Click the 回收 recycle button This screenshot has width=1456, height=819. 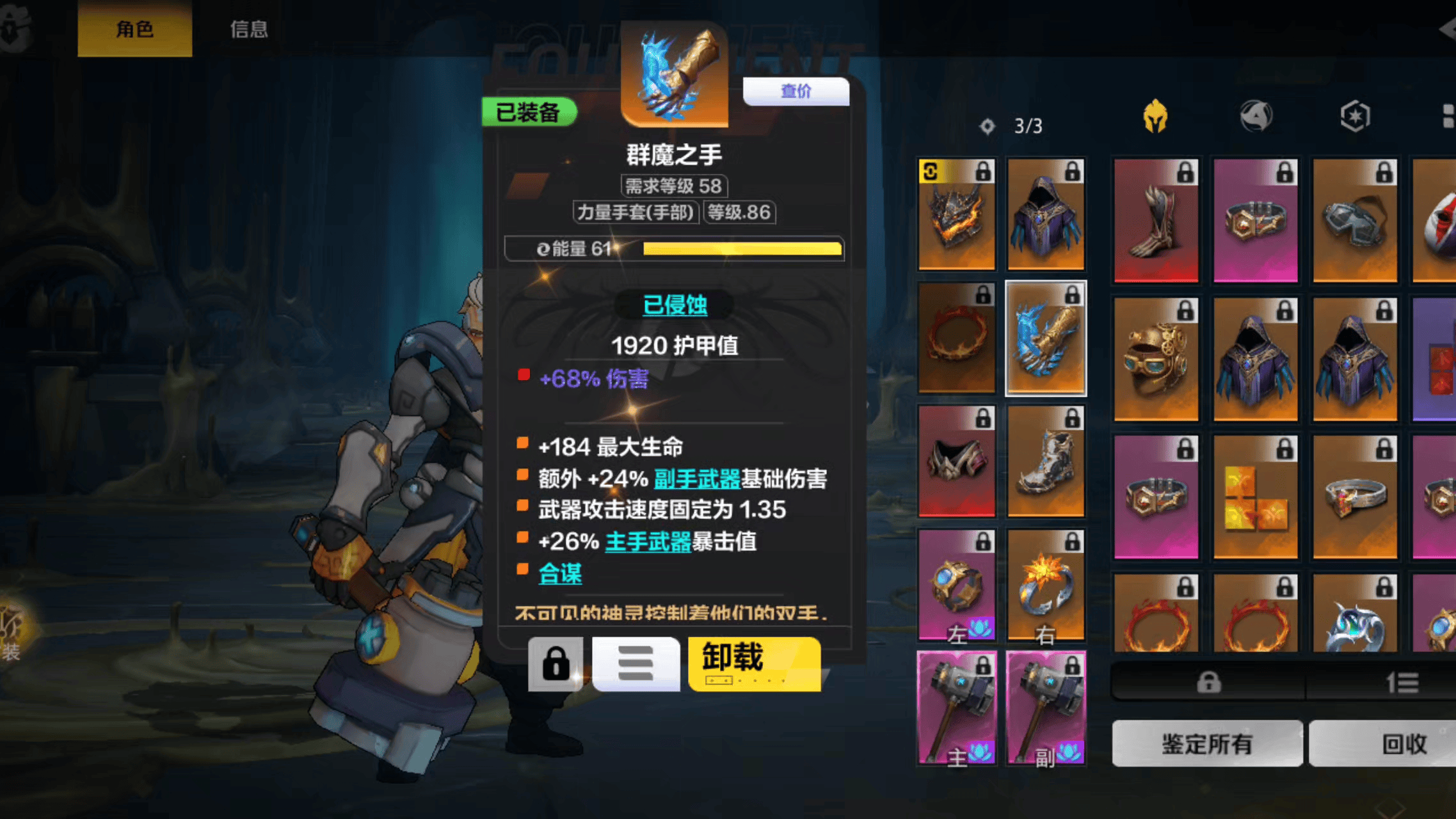pyautogui.click(x=1404, y=743)
